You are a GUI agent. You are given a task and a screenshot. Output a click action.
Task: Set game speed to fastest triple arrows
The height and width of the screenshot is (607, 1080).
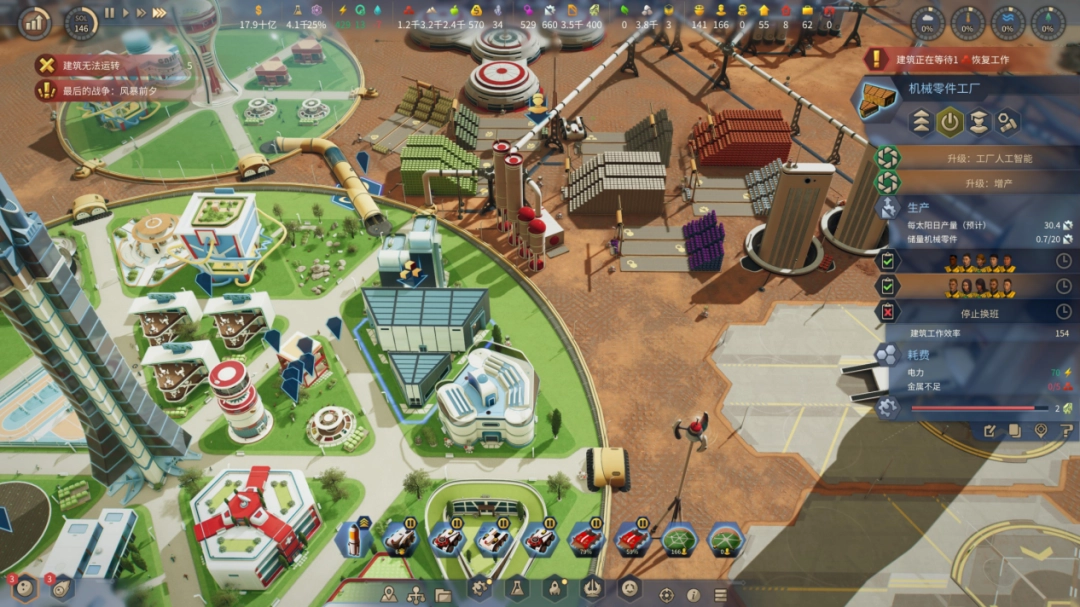[159, 13]
